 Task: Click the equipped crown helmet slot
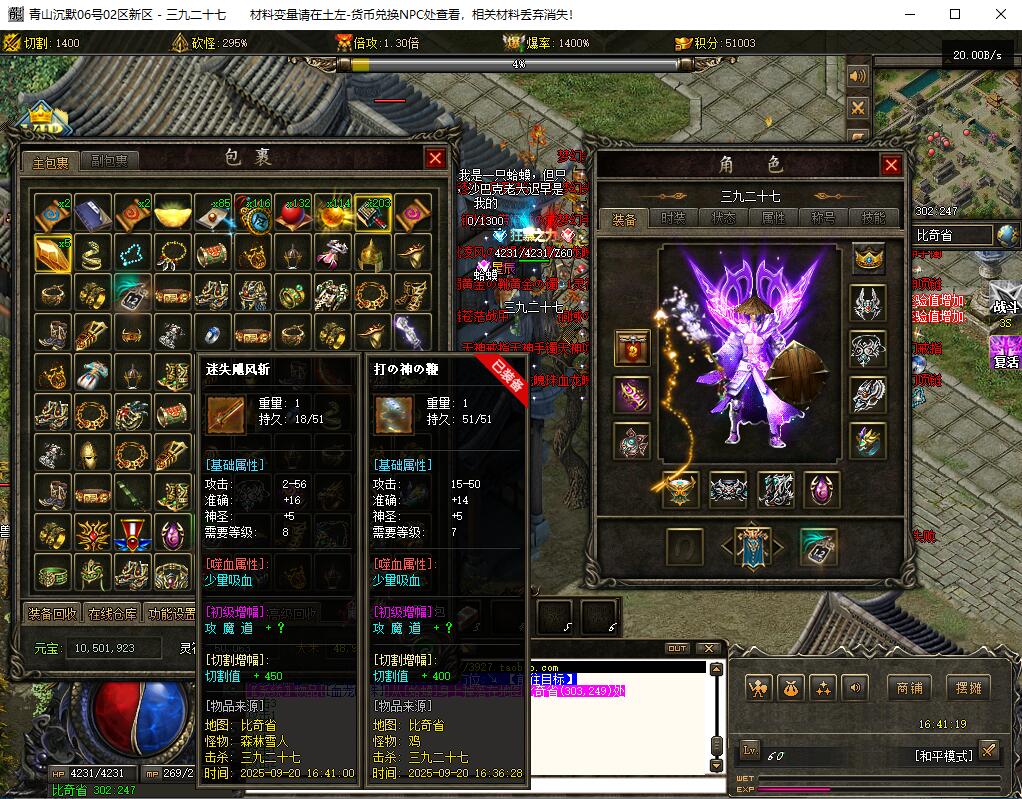pyautogui.click(x=868, y=258)
